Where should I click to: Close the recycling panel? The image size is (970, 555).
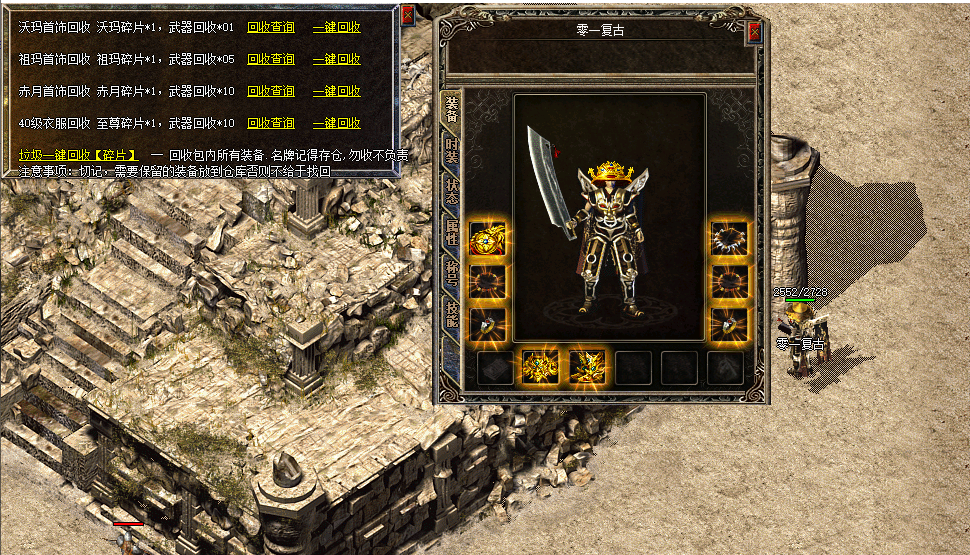(x=407, y=15)
